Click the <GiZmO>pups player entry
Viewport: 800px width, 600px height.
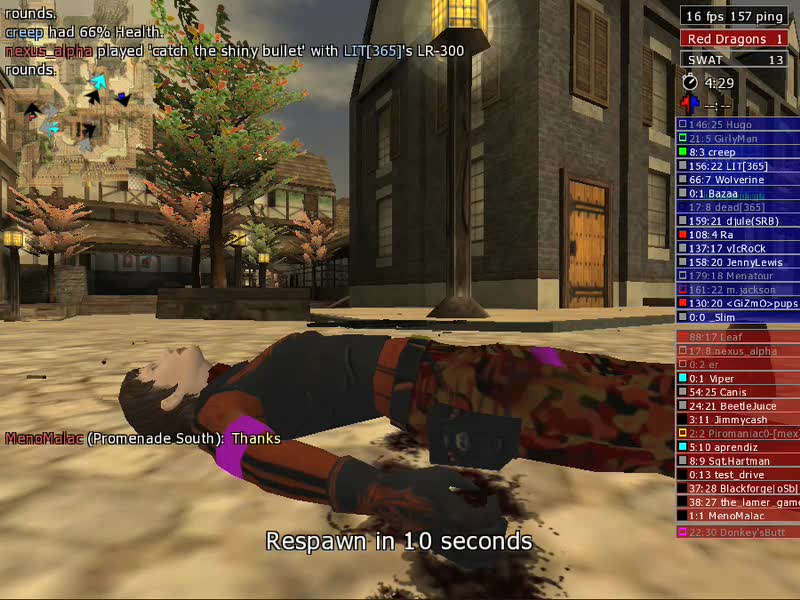737,303
